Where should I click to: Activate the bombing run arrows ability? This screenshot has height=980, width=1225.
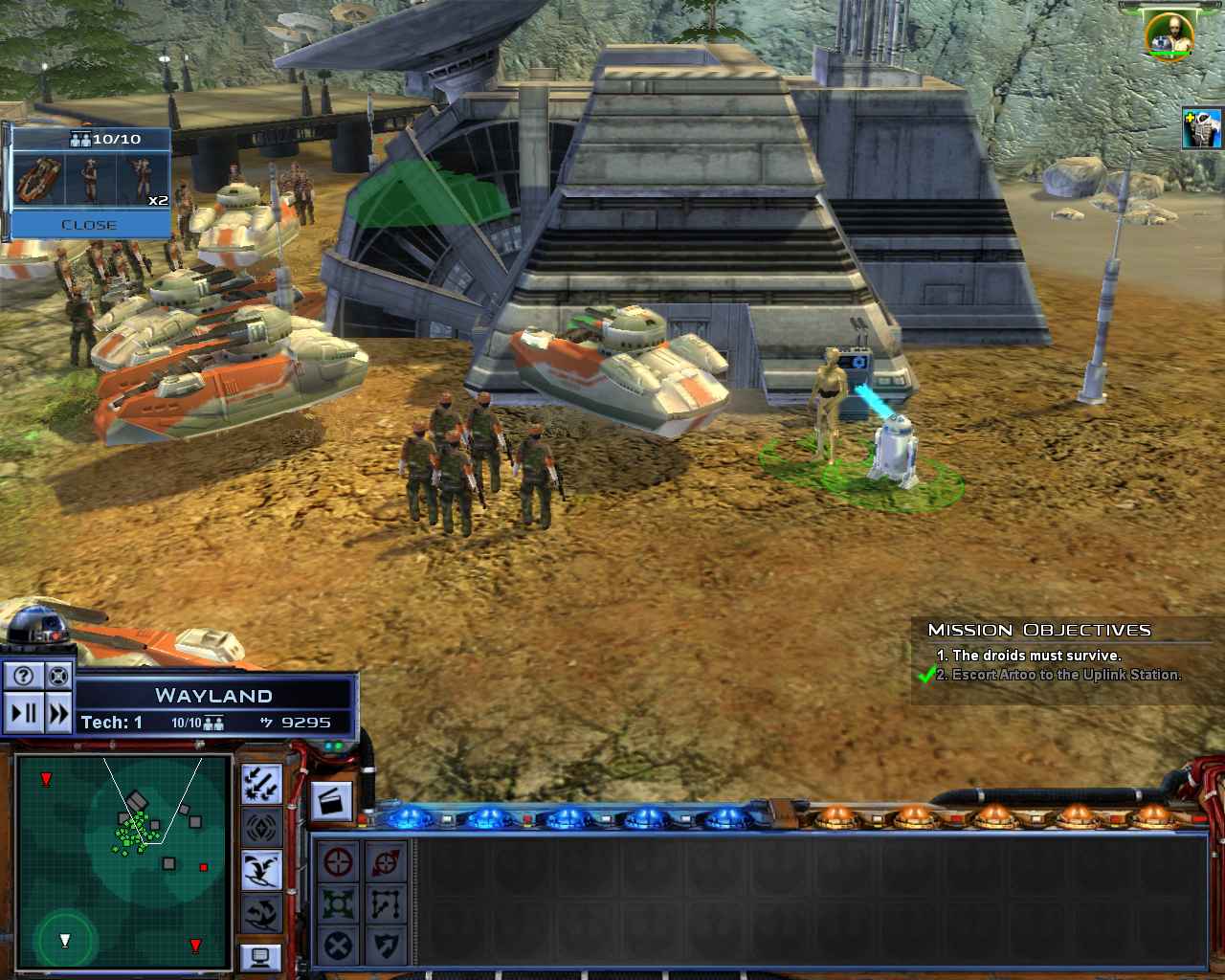[260, 783]
